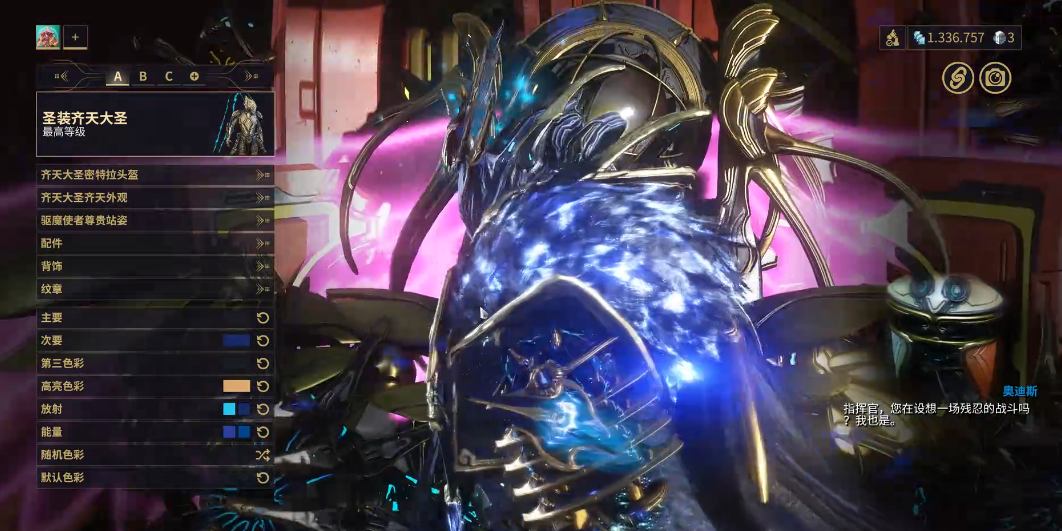Open the 配件 attachments menu
The width and height of the screenshot is (1062, 531).
point(155,243)
